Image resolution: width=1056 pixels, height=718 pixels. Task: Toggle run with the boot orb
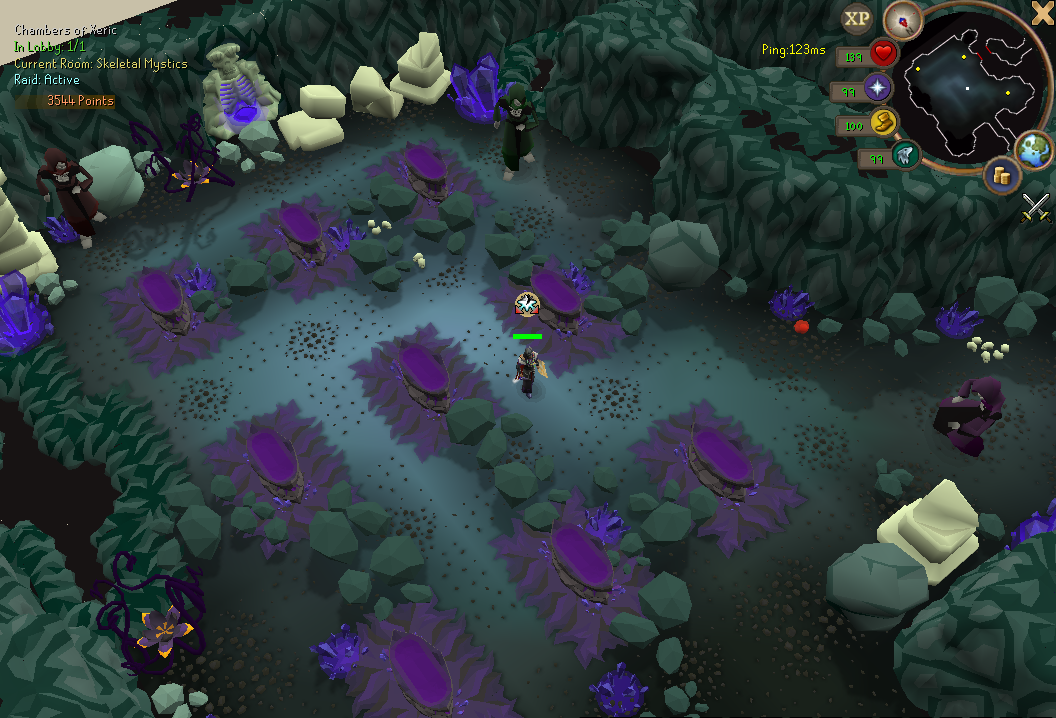coord(884,123)
